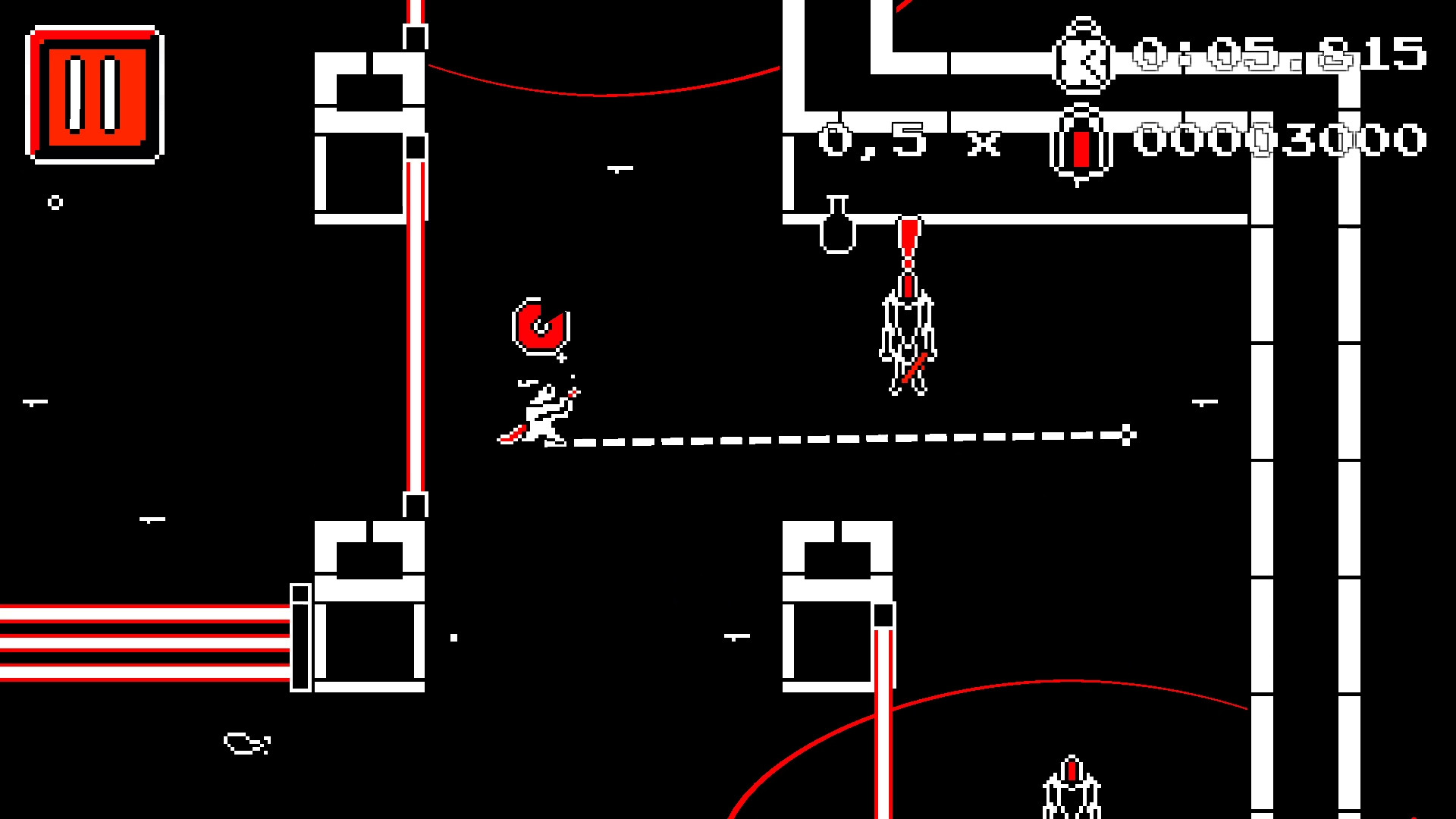The image size is (1456, 819).
Task: Select the timer reading 0:05.815
Action: 1274,53
